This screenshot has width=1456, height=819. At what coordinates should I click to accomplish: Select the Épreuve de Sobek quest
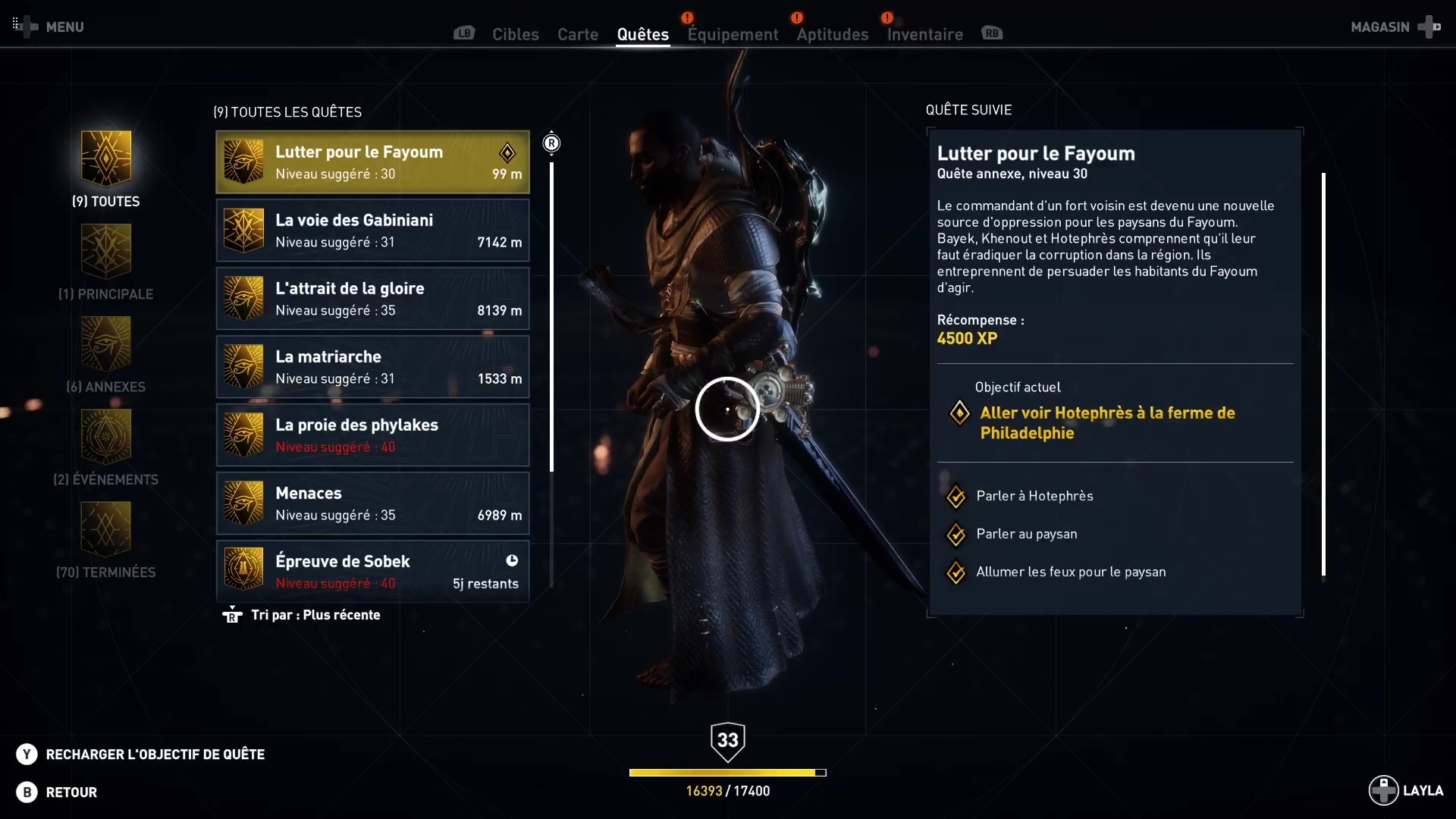point(372,571)
